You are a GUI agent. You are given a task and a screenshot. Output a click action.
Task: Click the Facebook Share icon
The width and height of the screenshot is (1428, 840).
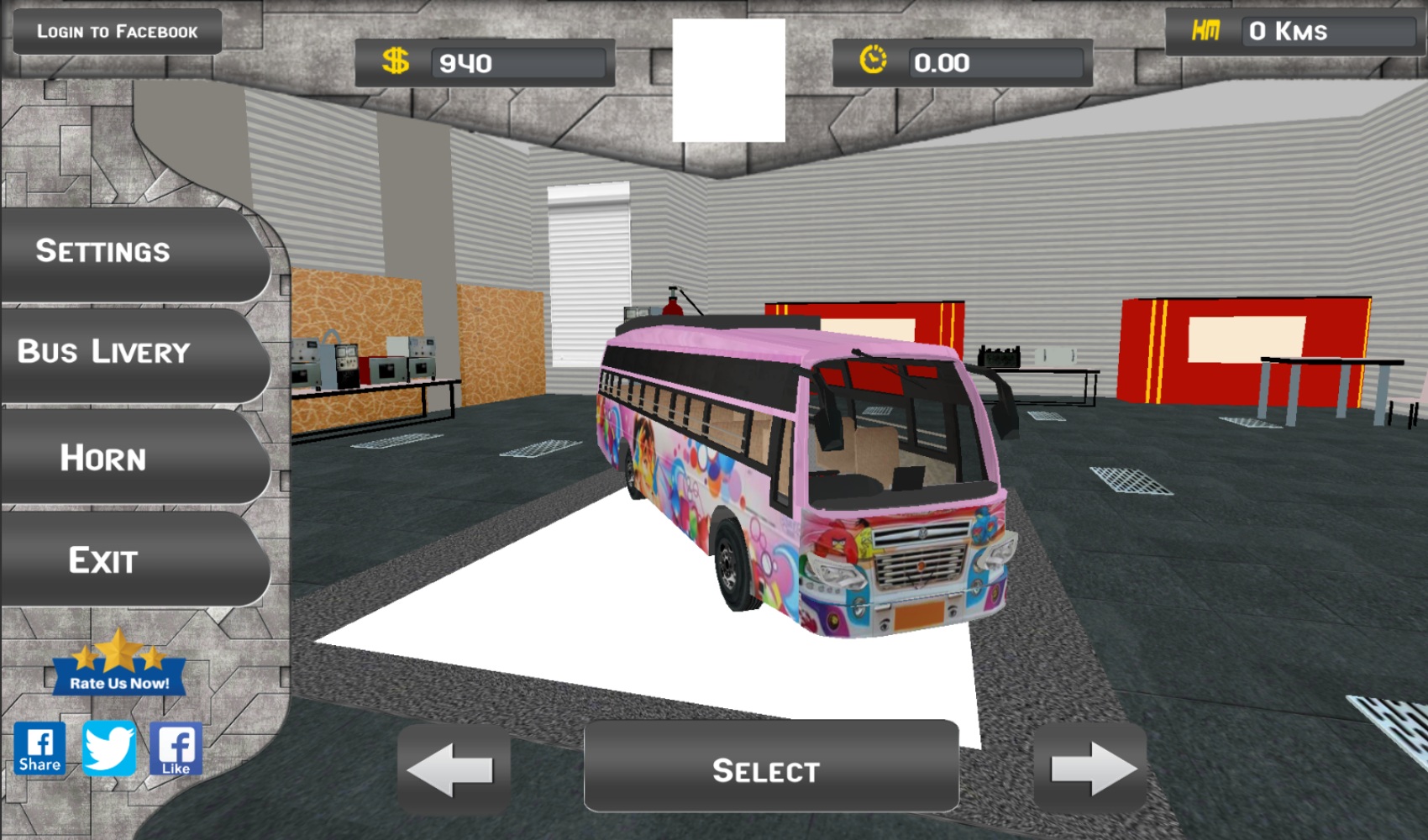pos(40,750)
